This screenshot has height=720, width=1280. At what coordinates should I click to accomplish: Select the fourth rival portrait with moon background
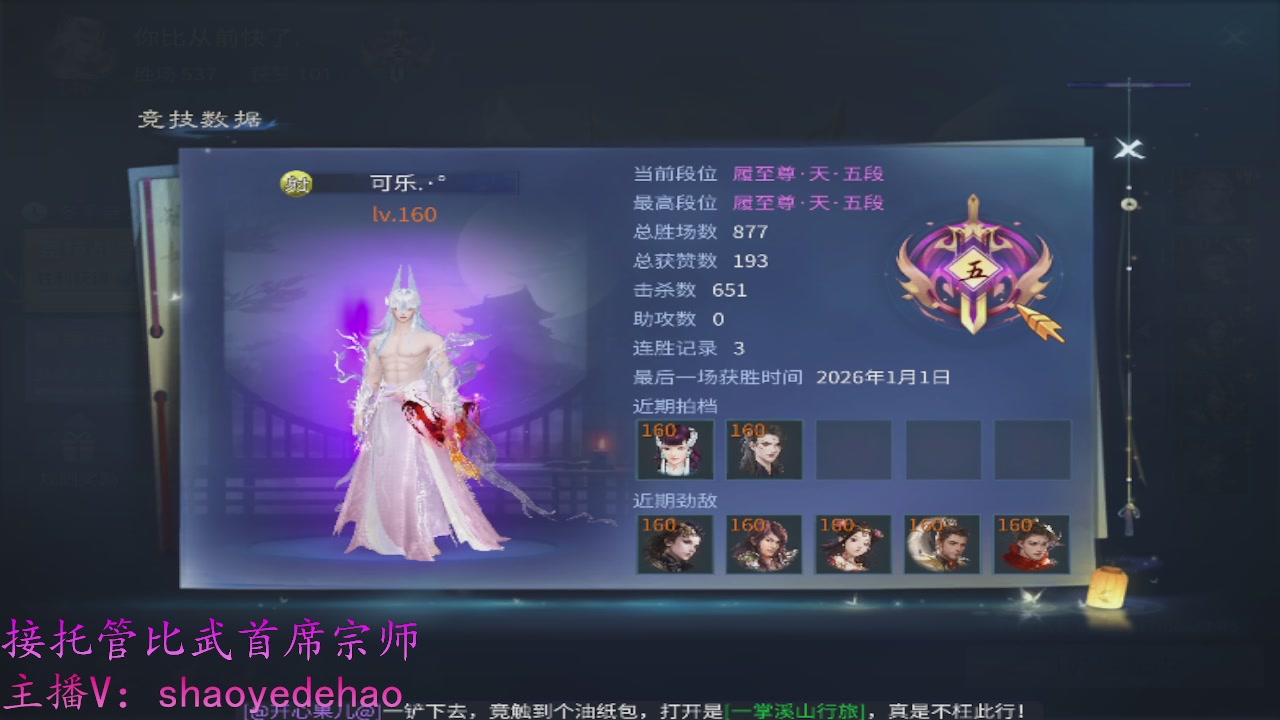click(x=942, y=544)
